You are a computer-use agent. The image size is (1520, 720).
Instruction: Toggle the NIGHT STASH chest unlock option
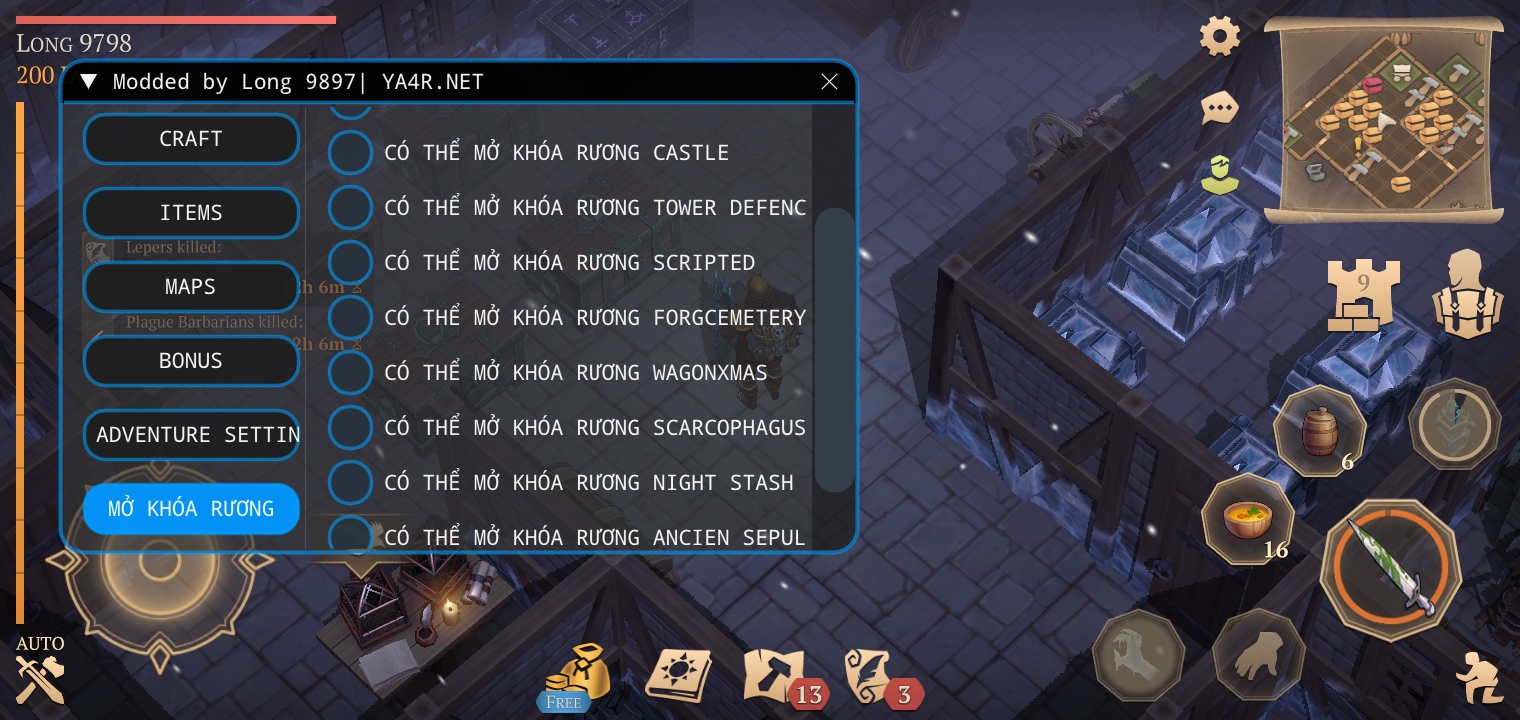351,483
